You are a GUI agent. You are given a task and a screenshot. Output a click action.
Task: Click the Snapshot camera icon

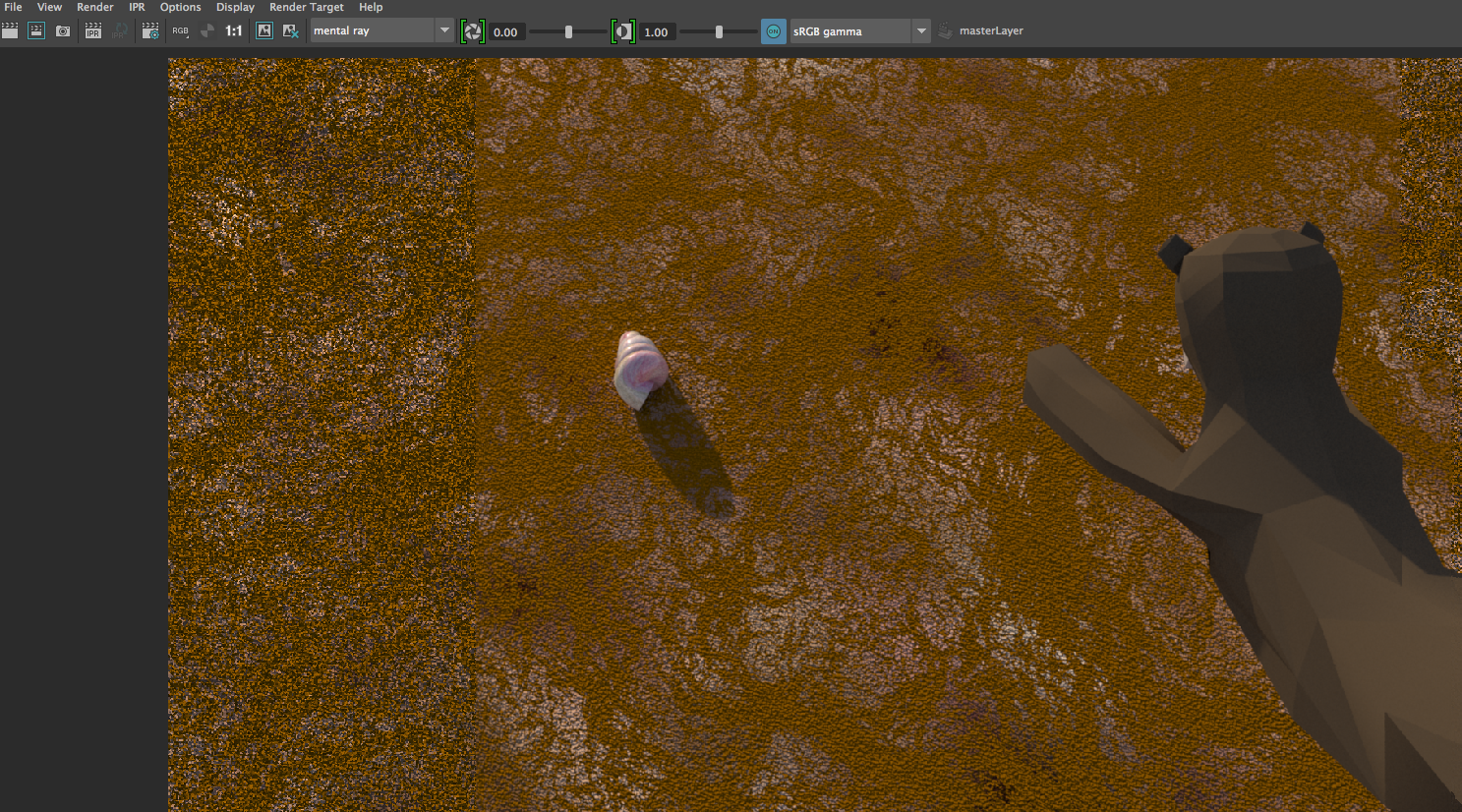(62, 30)
